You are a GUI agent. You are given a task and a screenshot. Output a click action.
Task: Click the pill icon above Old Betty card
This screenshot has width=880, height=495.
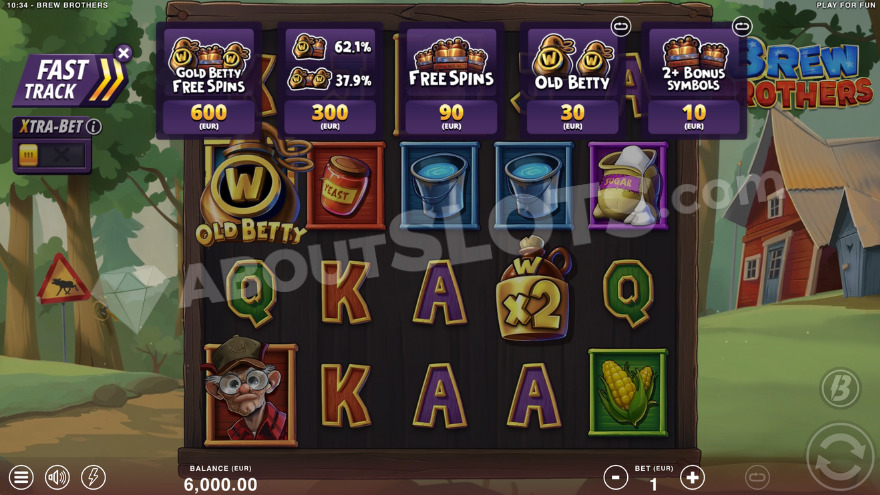(x=620, y=26)
